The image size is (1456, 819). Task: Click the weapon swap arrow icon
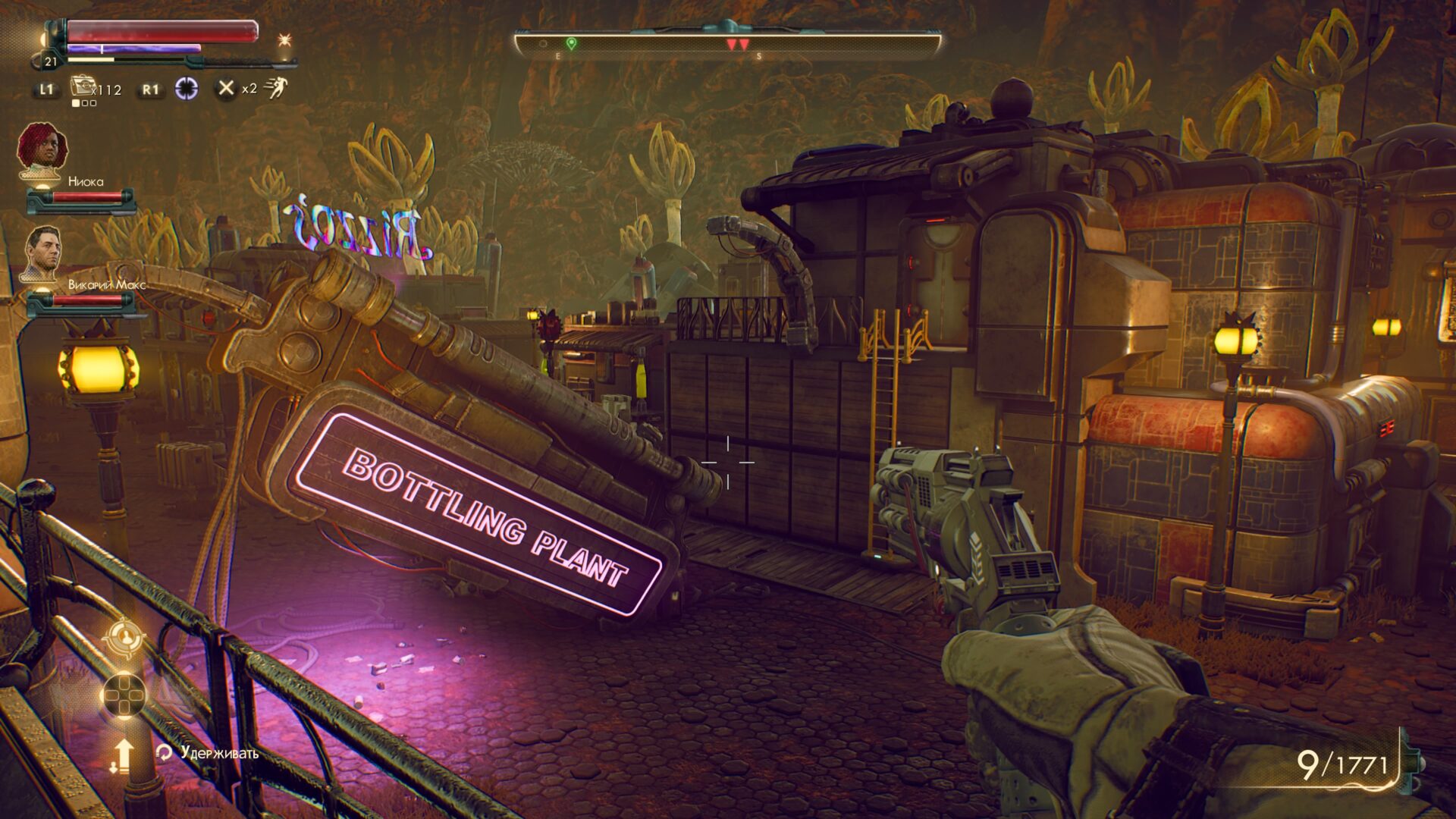pos(122,755)
